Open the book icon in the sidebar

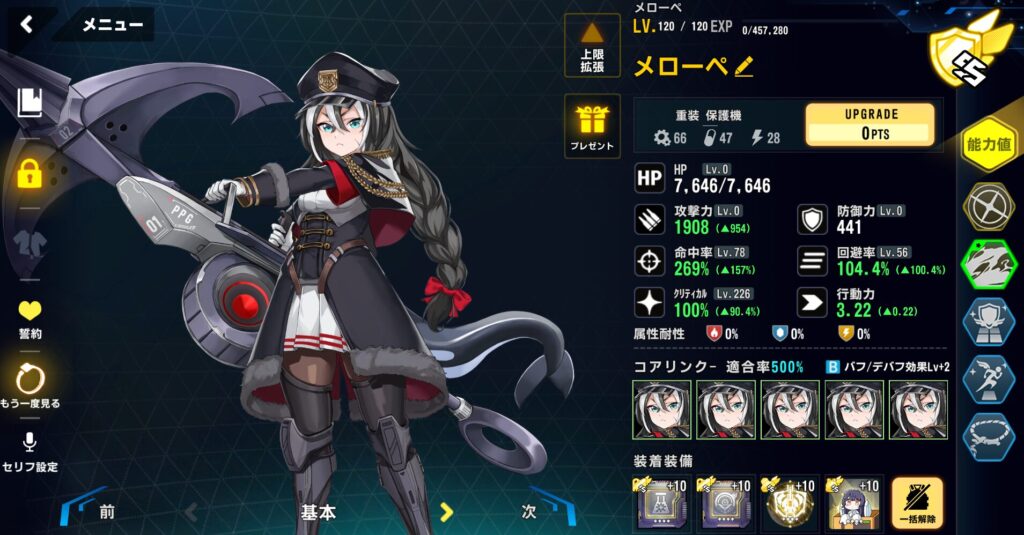tap(29, 102)
